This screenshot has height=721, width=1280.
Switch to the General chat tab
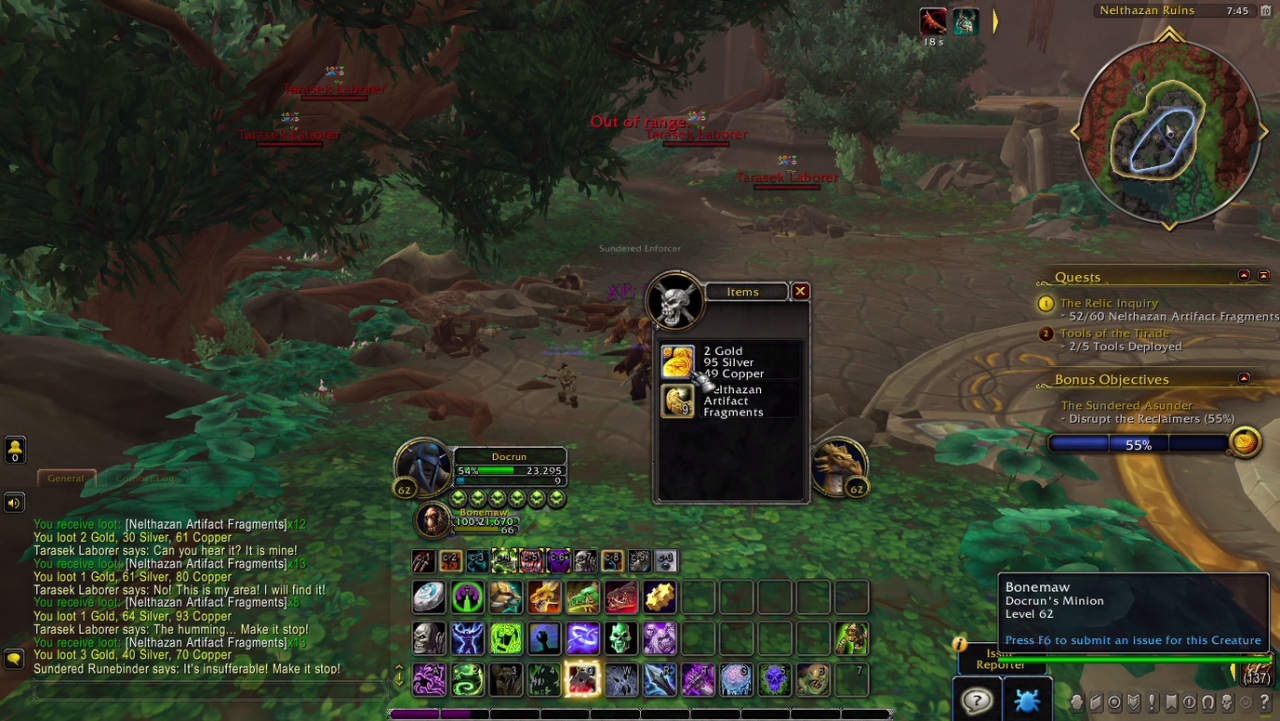pos(66,478)
